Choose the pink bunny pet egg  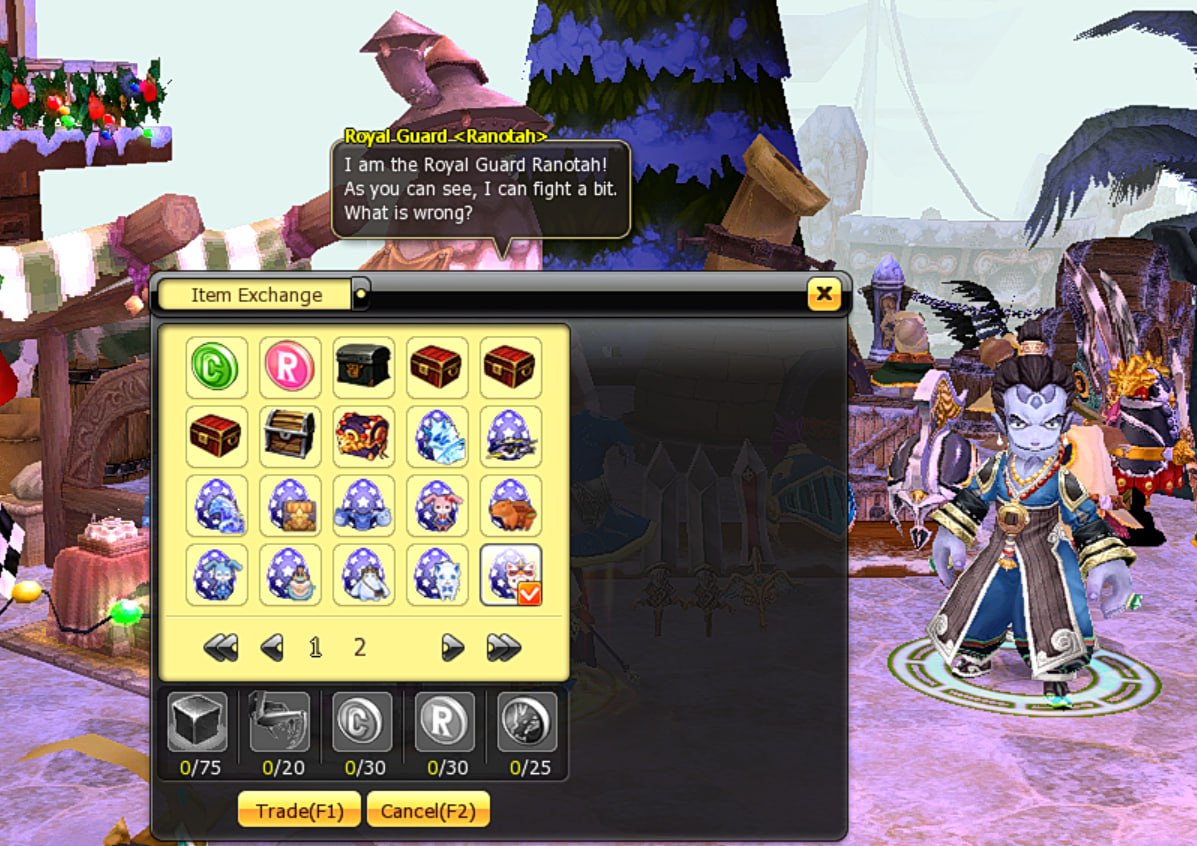[x=437, y=505]
